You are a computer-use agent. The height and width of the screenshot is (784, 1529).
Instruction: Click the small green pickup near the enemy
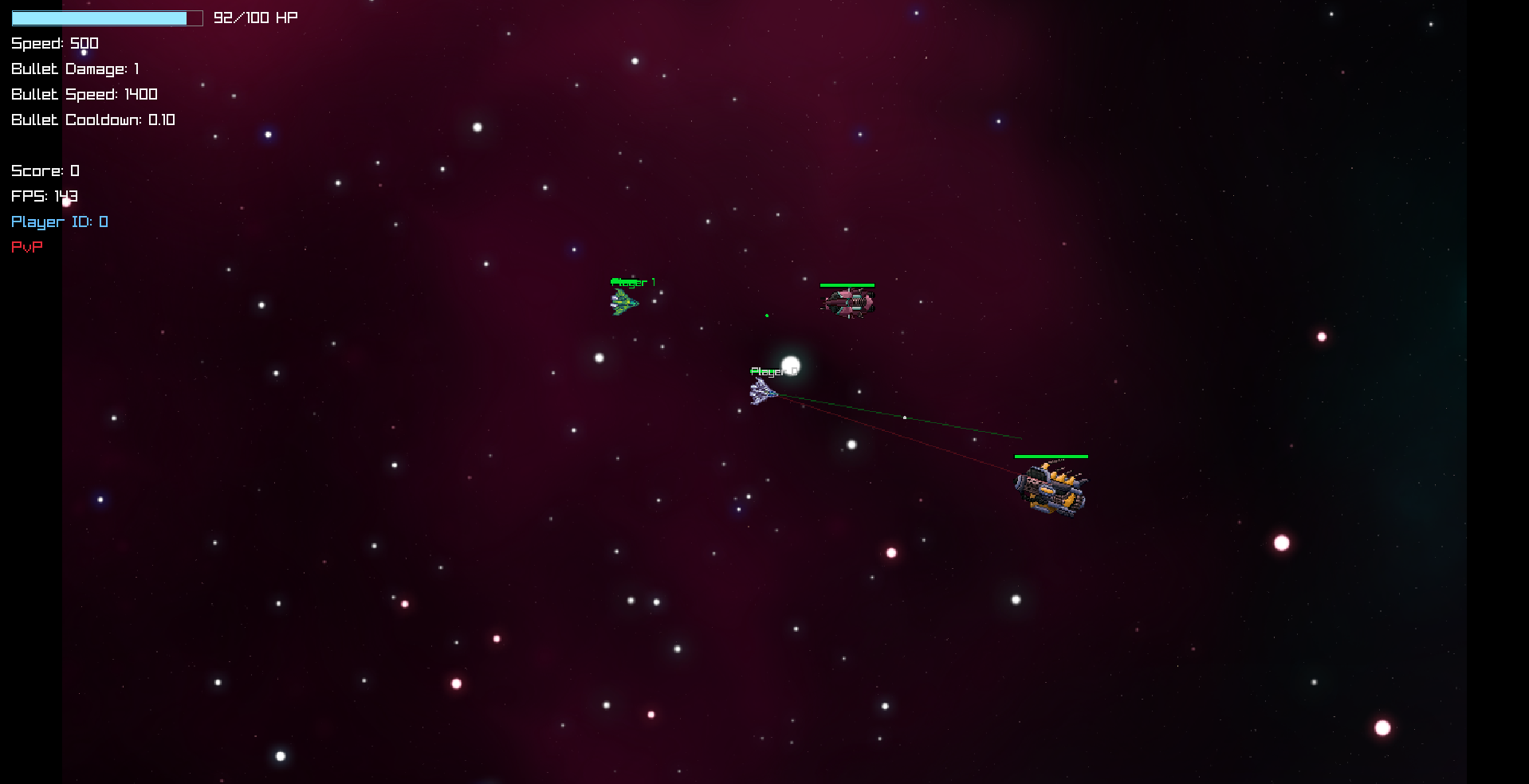tap(767, 315)
